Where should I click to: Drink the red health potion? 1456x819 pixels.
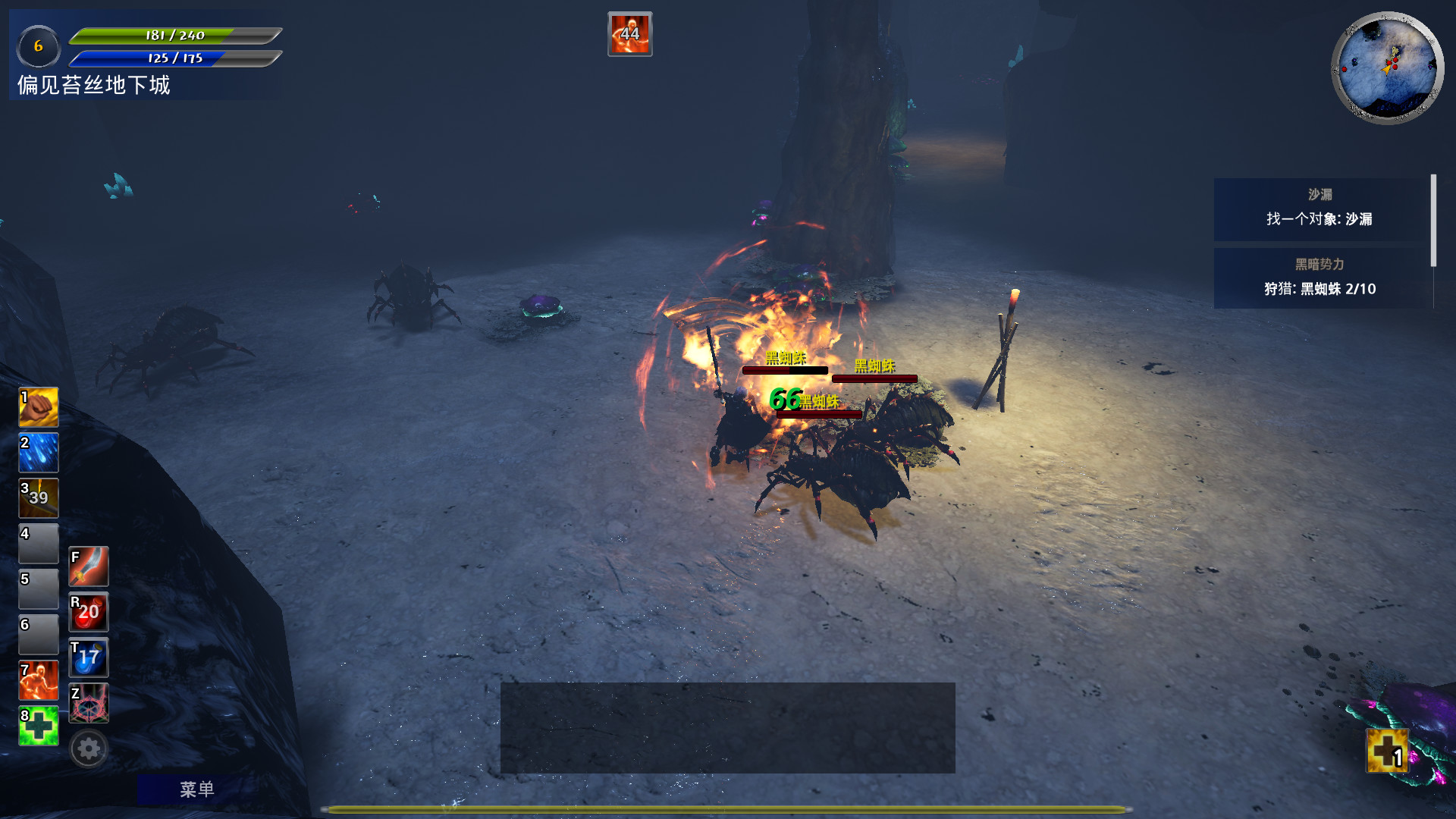click(x=89, y=612)
